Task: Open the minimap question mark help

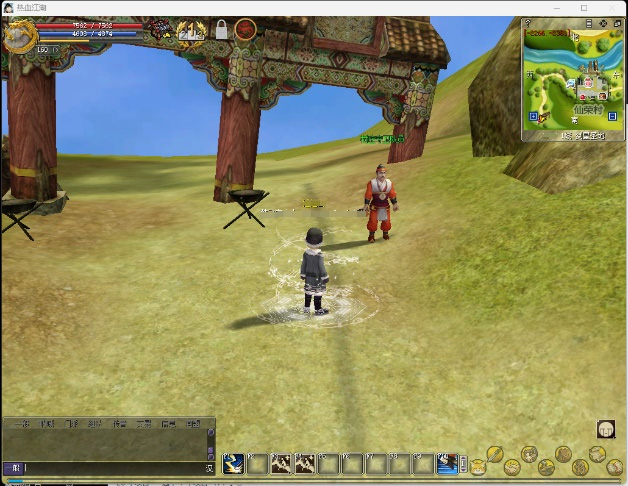Action: tap(527, 23)
